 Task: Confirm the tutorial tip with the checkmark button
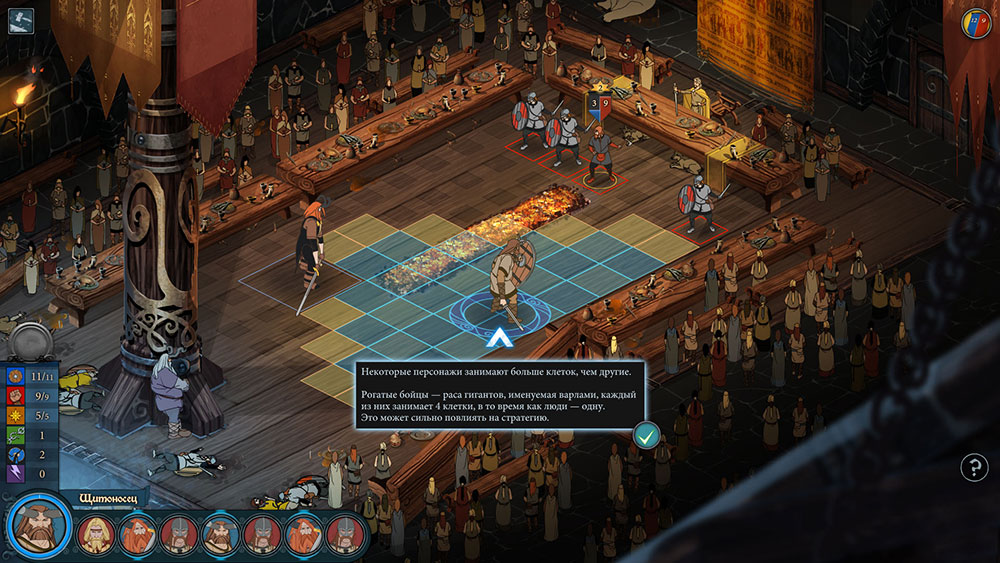[646, 435]
